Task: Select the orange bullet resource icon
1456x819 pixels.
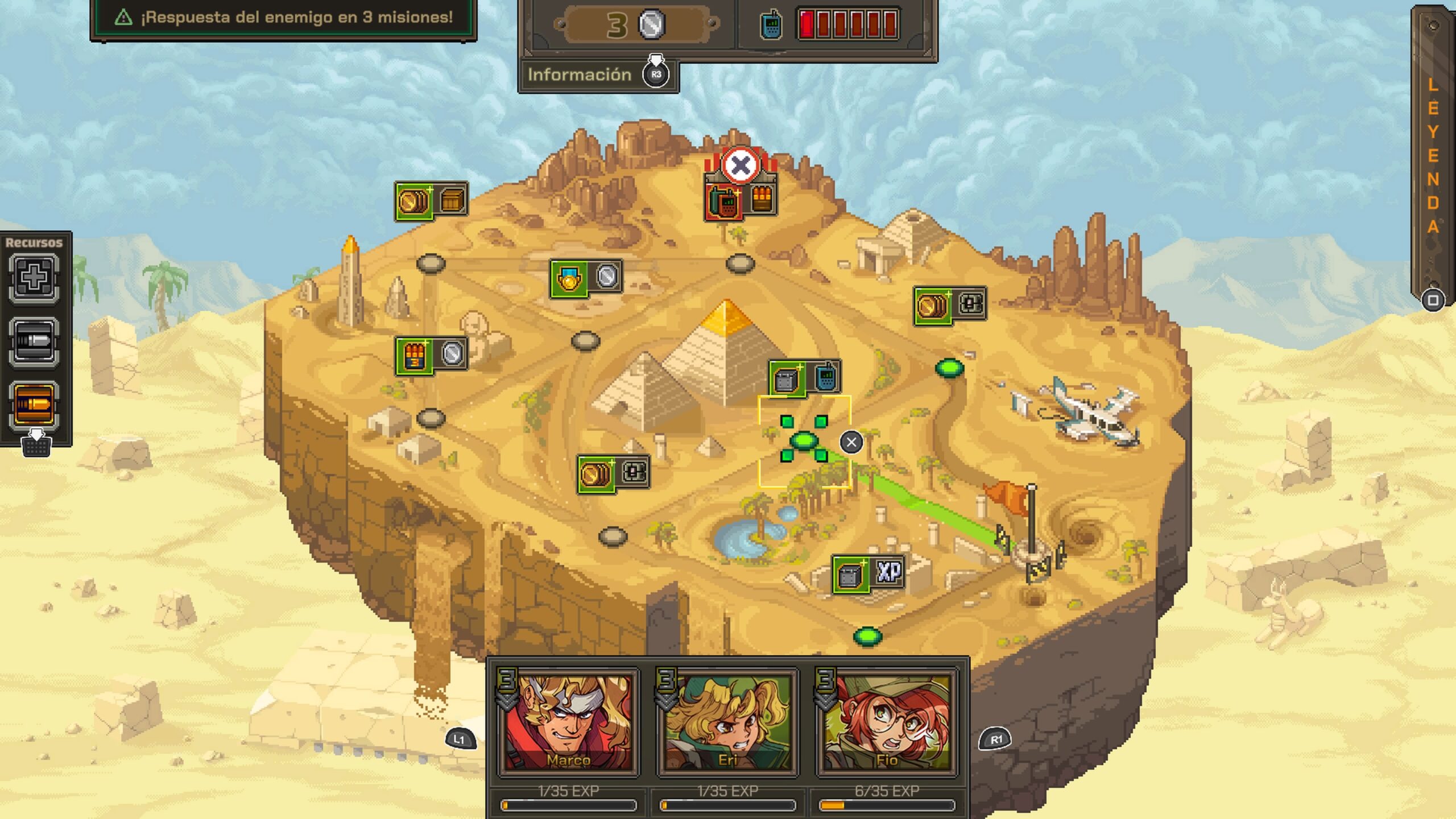Action: (x=34, y=404)
